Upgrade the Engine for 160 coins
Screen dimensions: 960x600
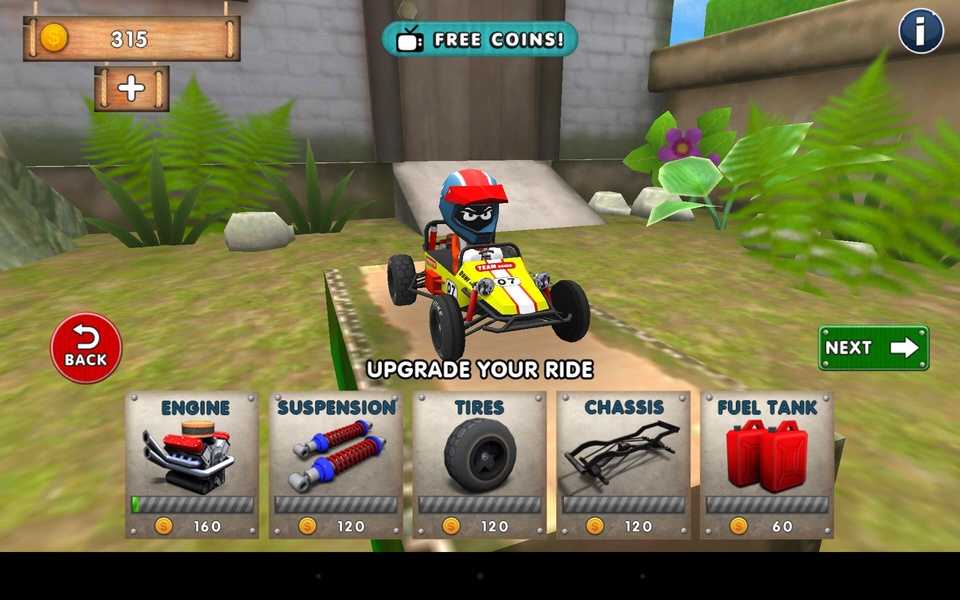click(x=192, y=465)
